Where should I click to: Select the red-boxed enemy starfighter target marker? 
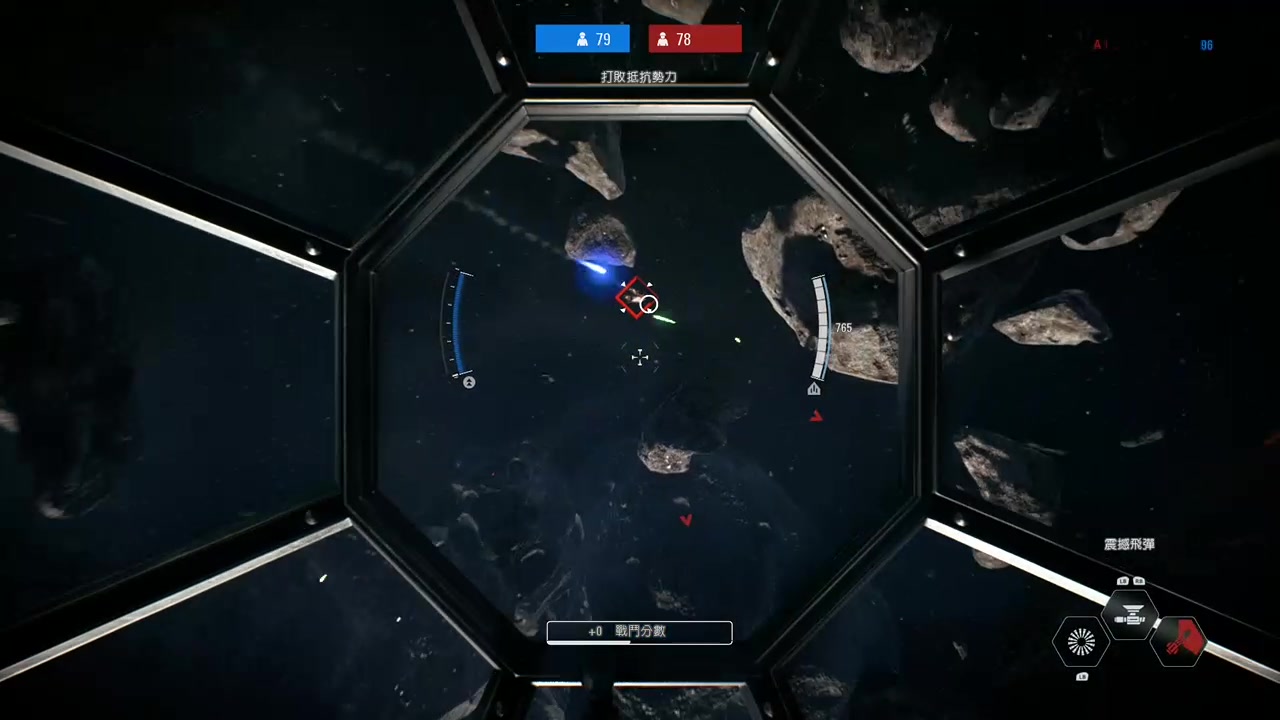pyautogui.click(x=636, y=297)
